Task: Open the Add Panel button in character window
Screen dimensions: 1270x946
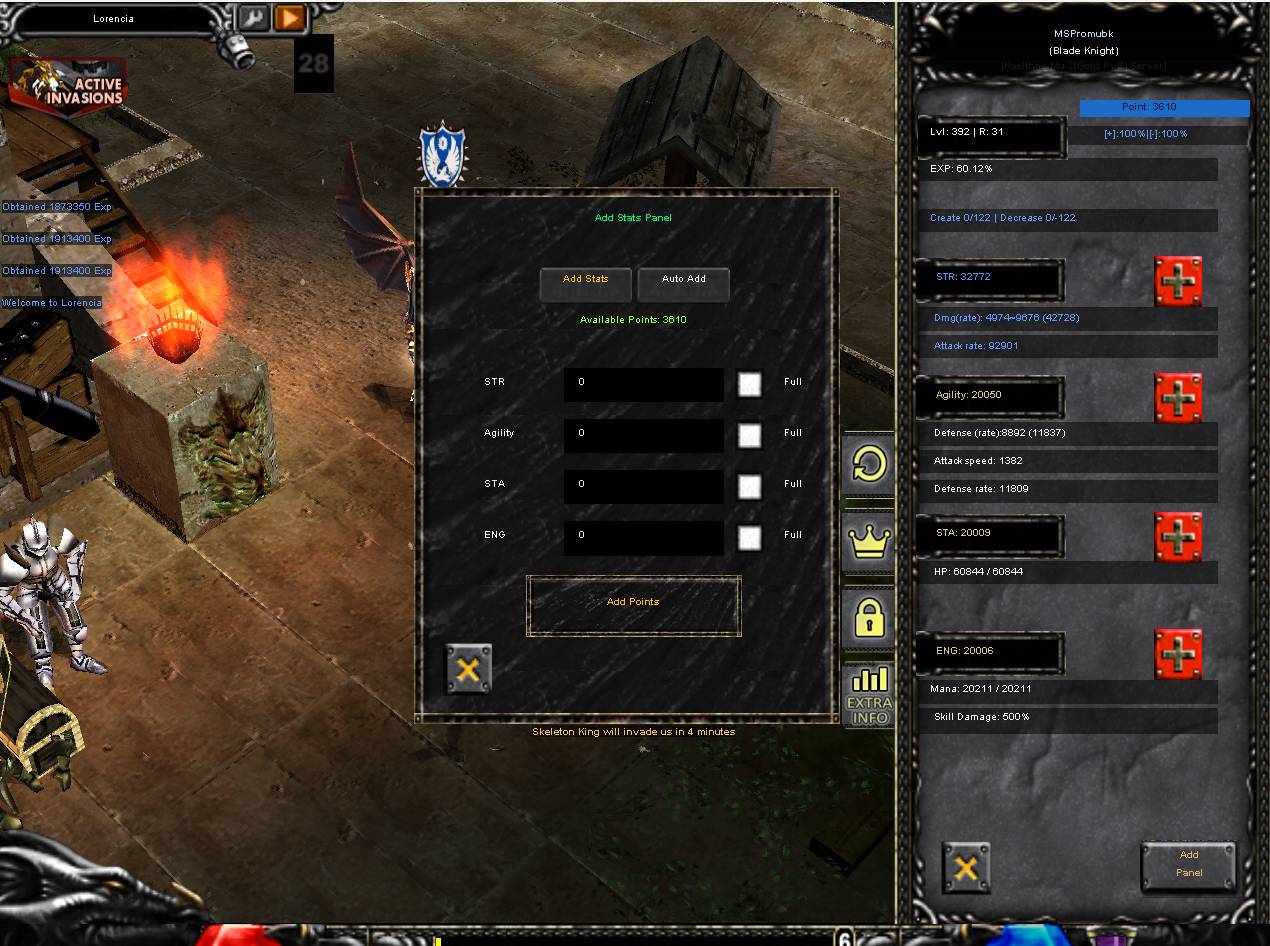Action: (1188, 865)
